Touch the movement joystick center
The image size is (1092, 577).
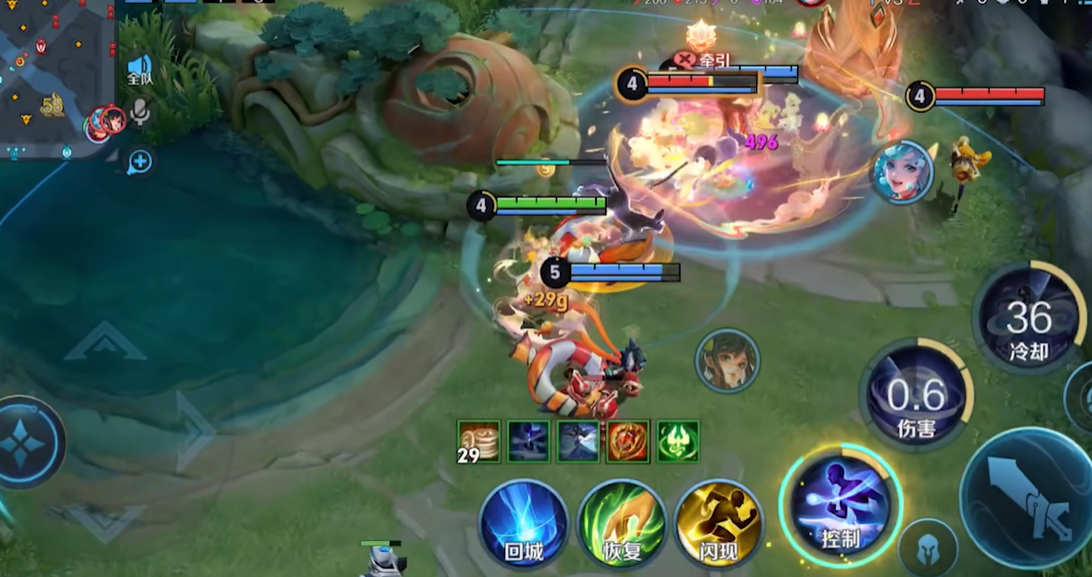tap(22, 443)
